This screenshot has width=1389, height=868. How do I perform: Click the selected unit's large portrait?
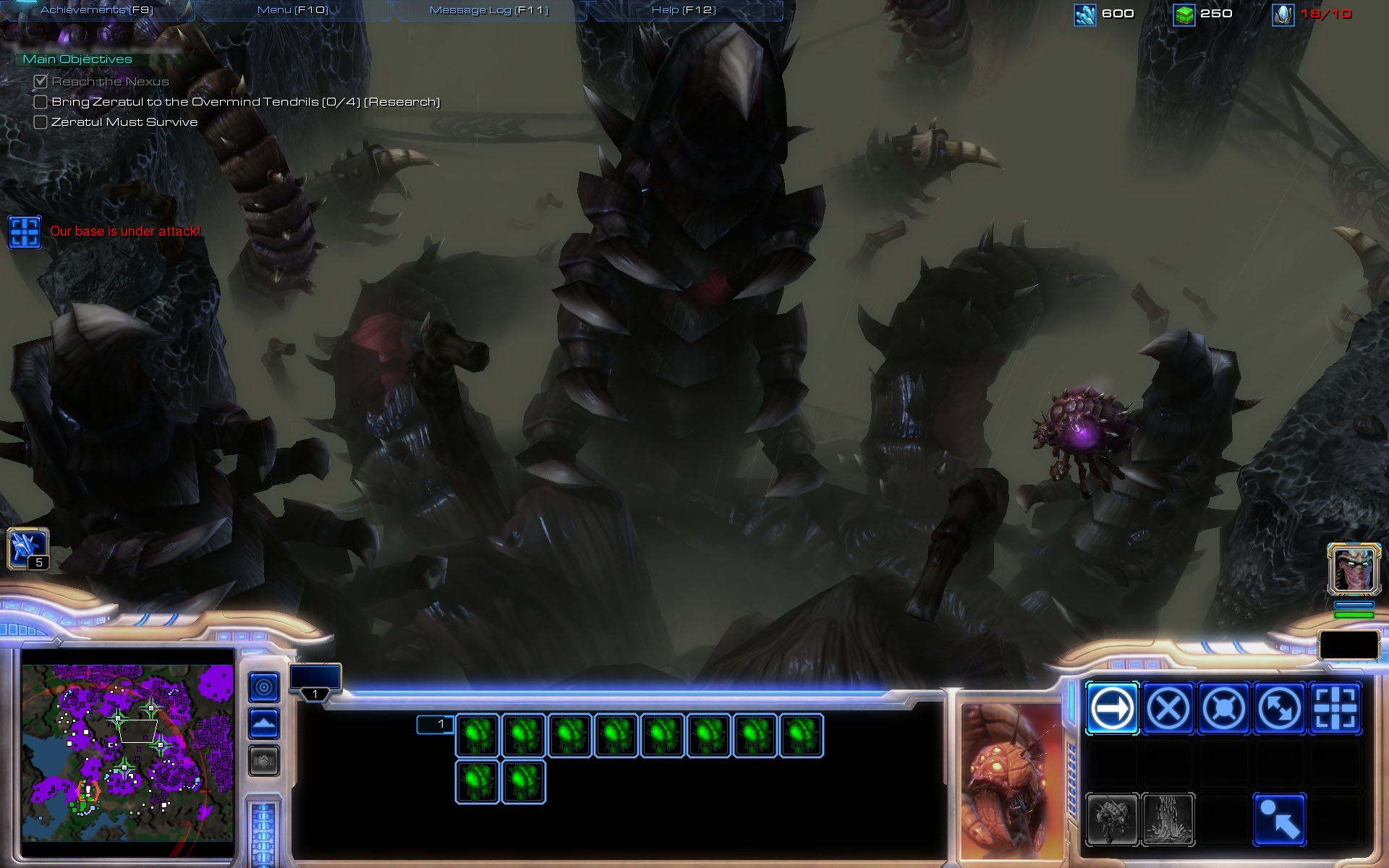[1011, 781]
